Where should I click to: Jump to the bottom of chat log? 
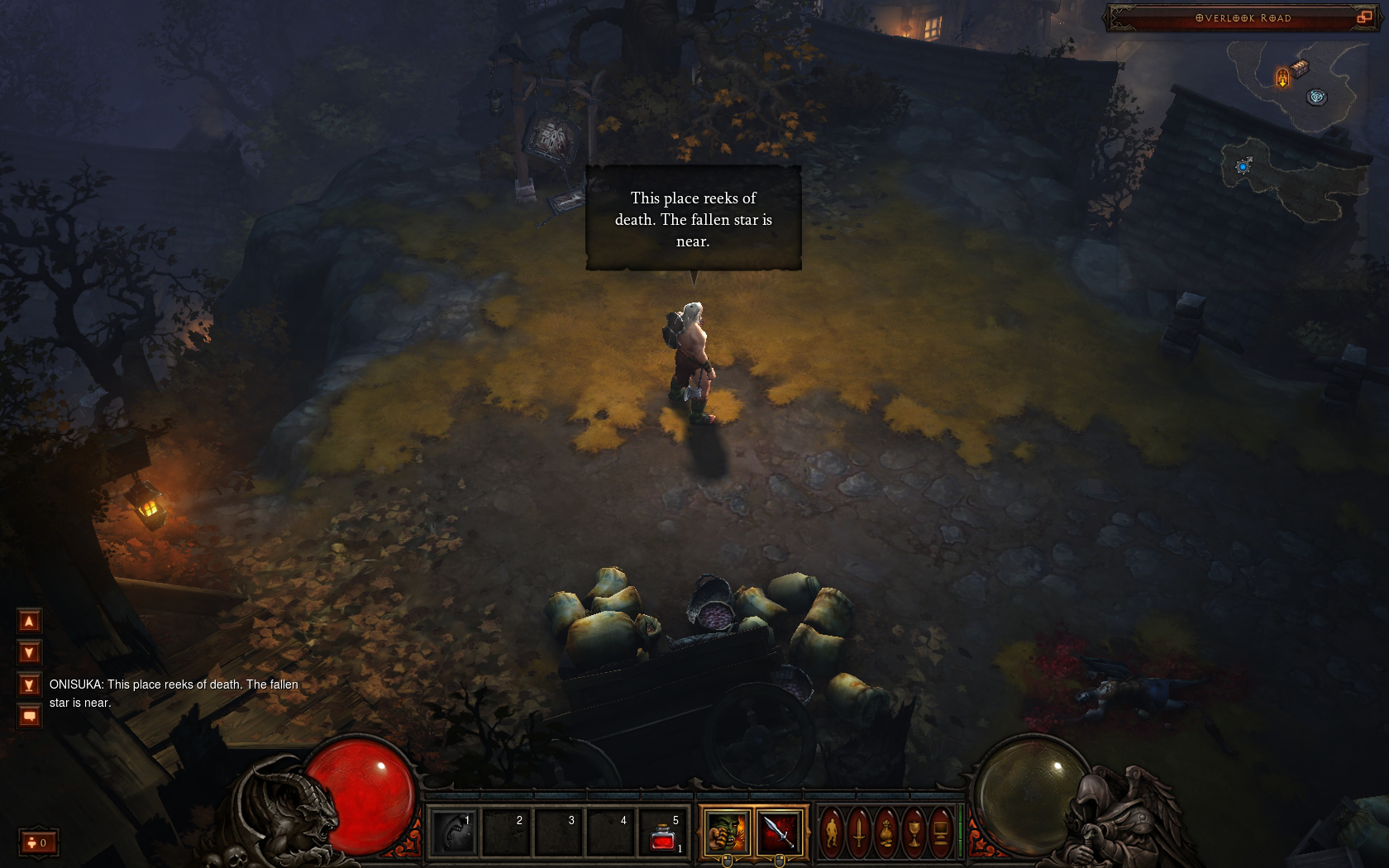[29, 685]
